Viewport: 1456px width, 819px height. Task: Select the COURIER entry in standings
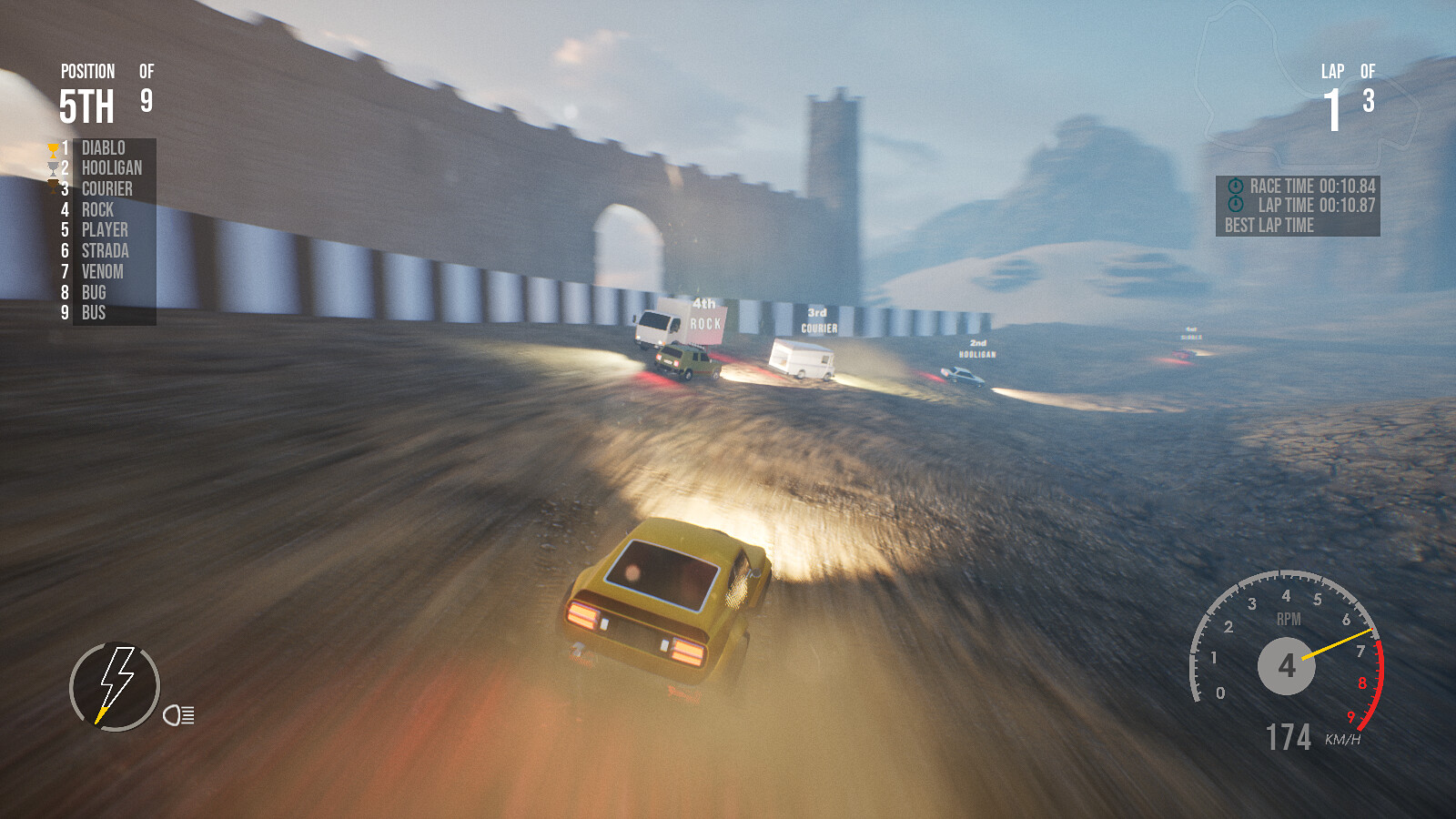[107, 188]
